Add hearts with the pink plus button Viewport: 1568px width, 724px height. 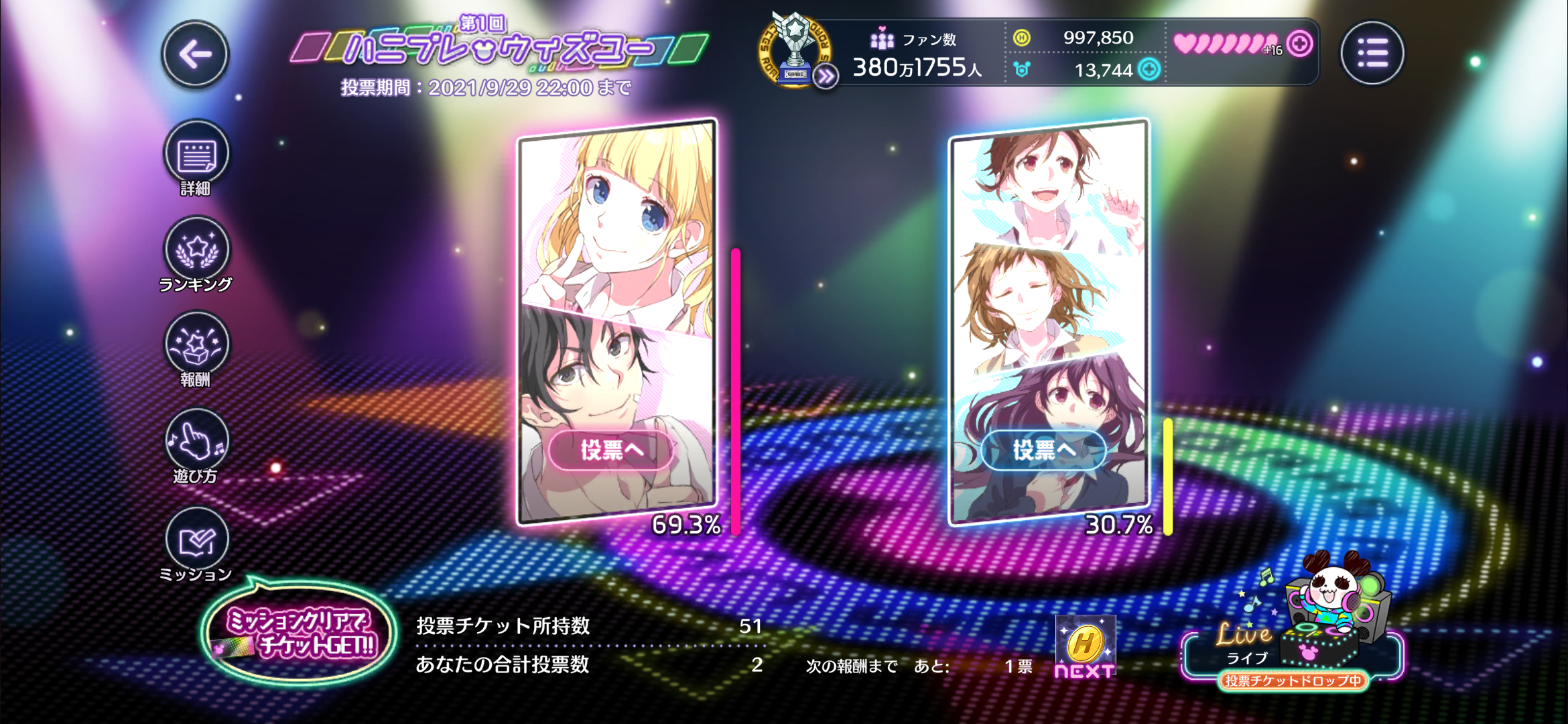click(1299, 44)
